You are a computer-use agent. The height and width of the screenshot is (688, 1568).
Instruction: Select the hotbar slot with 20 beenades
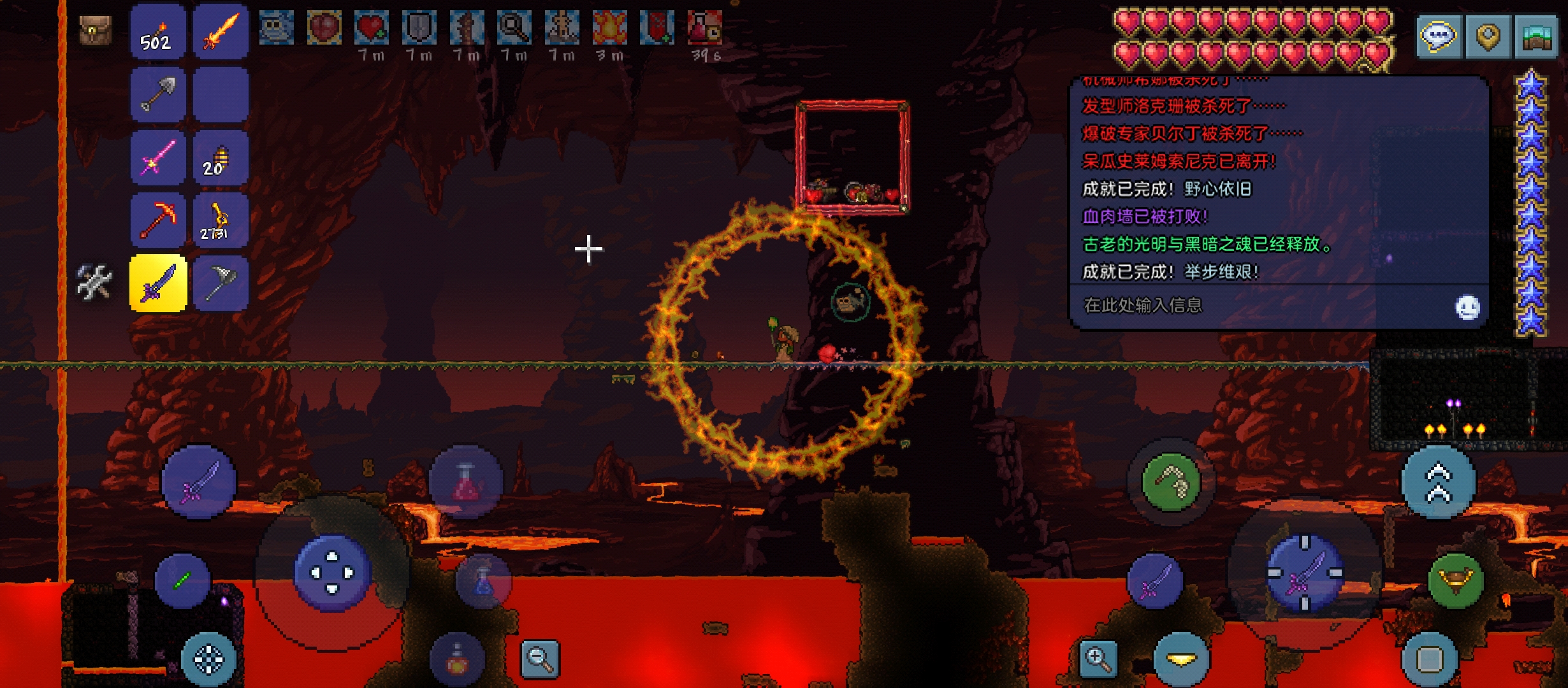point(221,157)
